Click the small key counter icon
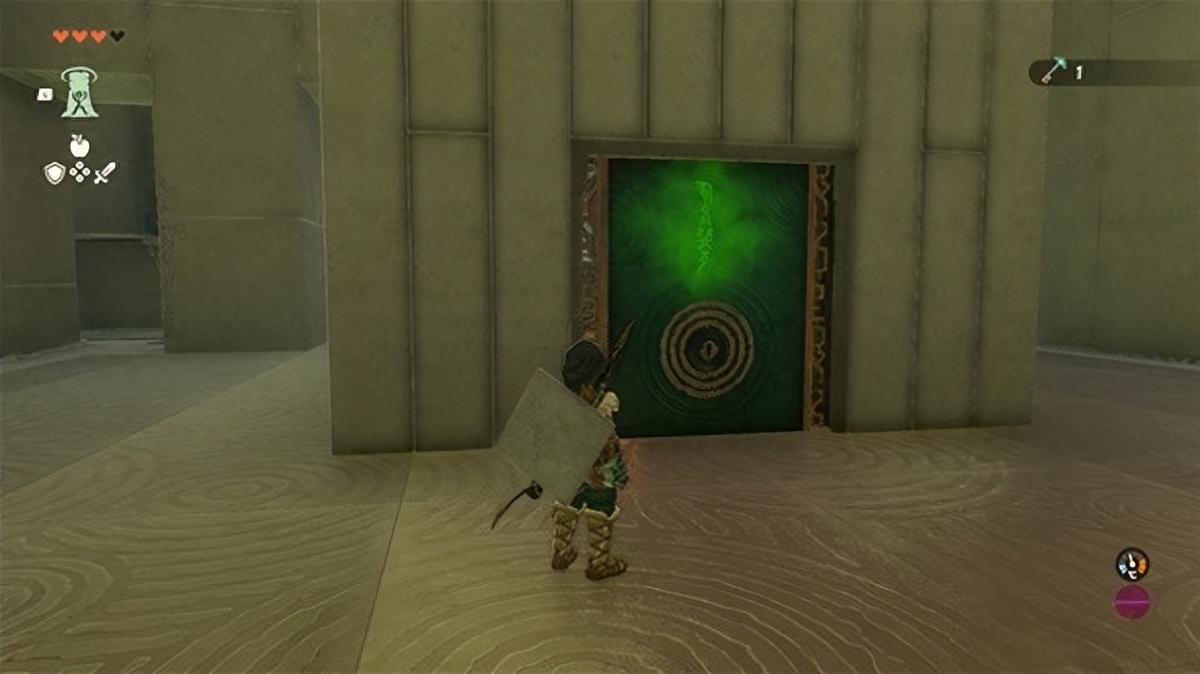The width and height of the screenshot is (1200, 674). pyautogui.click(x=1053, y=71)
